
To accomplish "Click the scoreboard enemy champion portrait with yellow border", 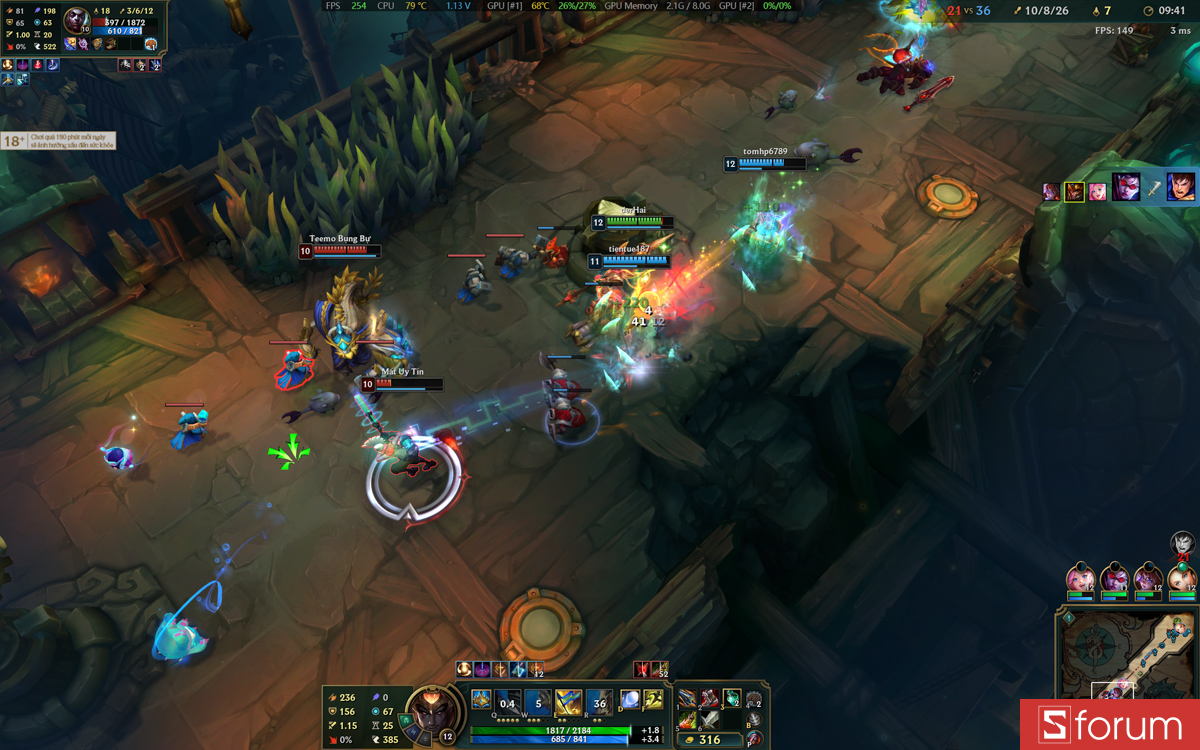I will click(x=1075, y=191).
